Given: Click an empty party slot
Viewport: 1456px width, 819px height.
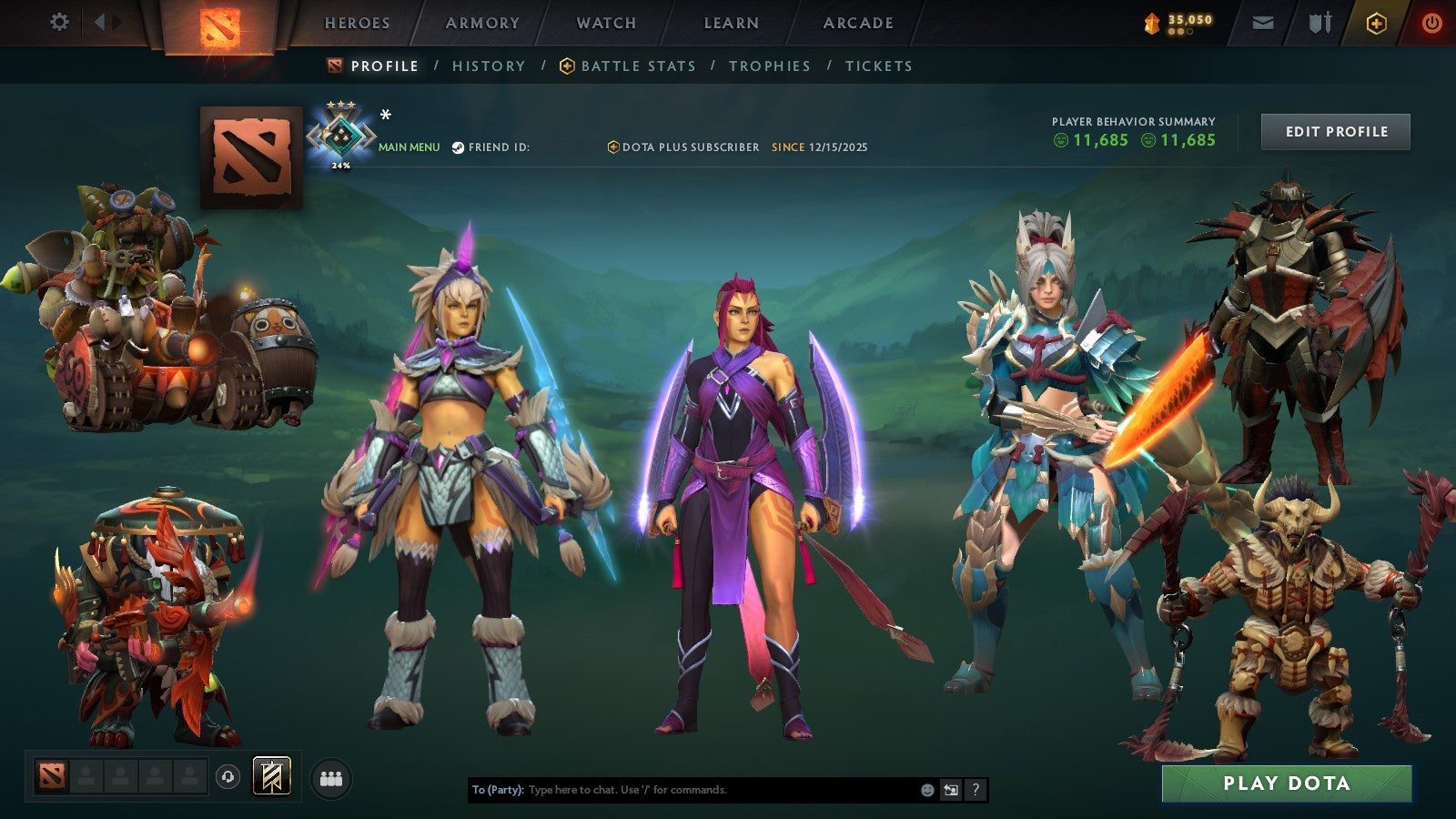Looking at the screenshot, I should coord(118,775).
